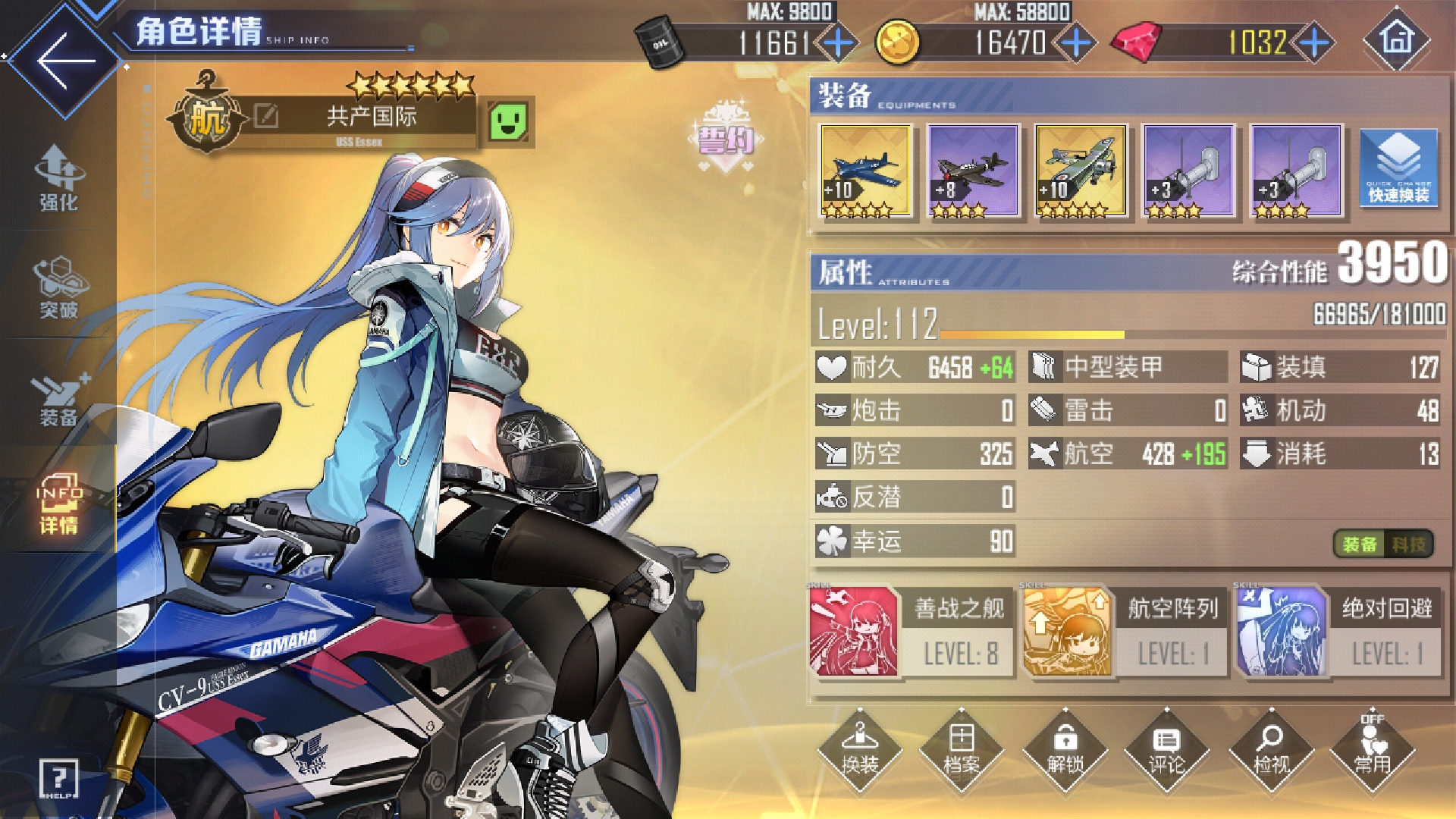The height and width of the screenshot is (819, 1456).
Task: Switch to the 强化 enhancement tab
Action: click(59, 179)
